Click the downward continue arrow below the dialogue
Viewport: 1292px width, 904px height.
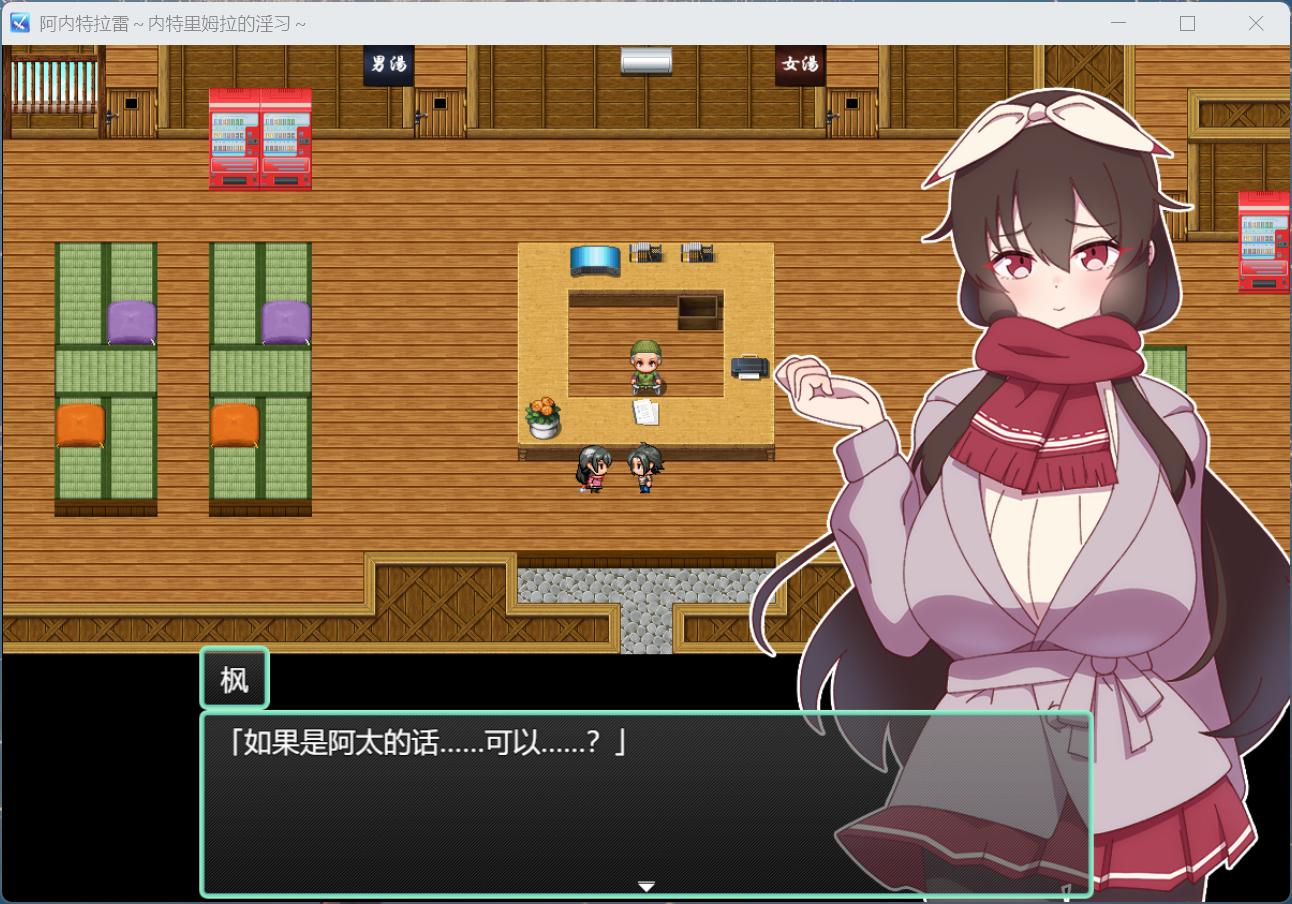[646, 886]
